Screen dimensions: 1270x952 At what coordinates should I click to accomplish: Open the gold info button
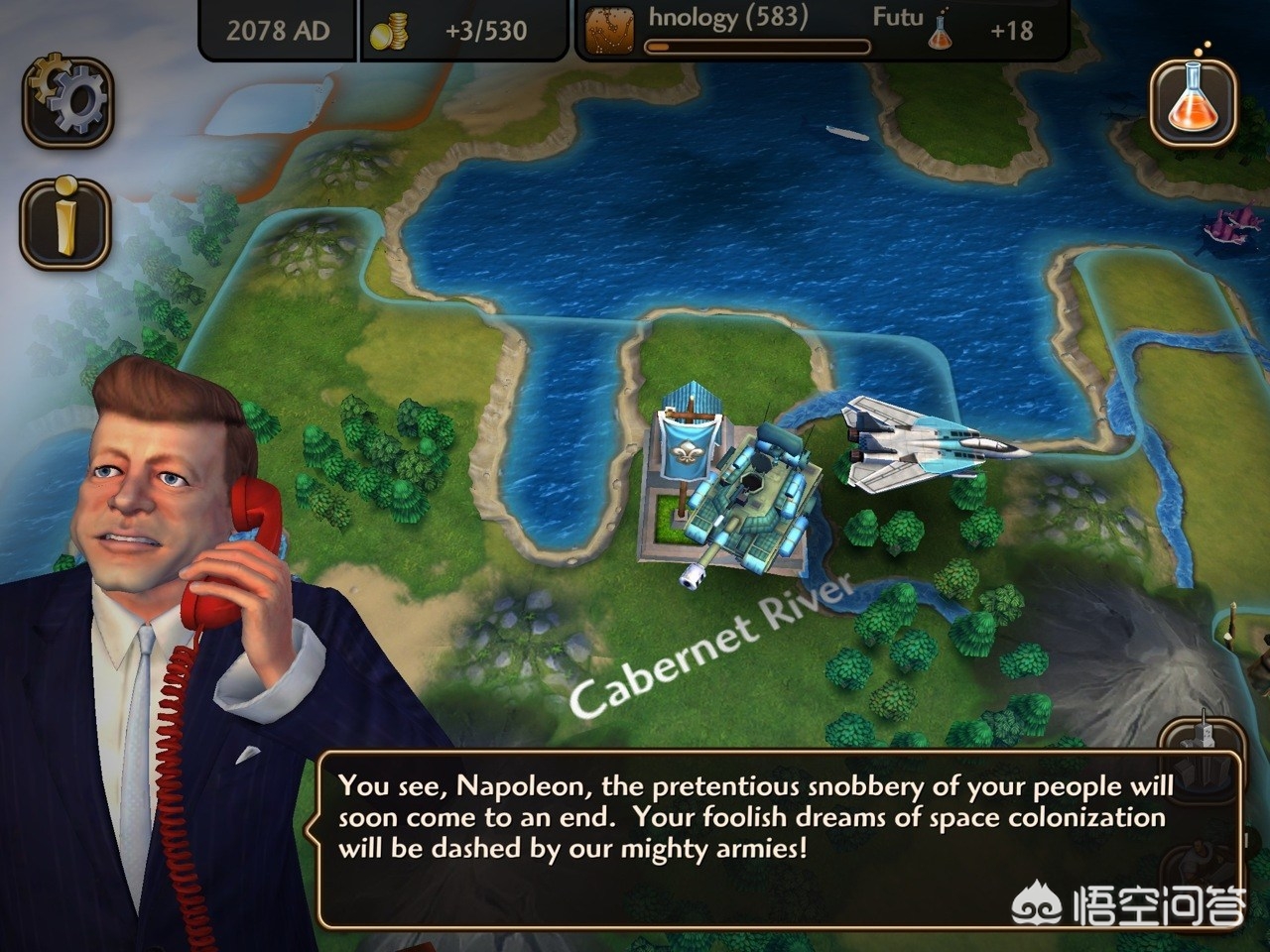tap(65, 223)
